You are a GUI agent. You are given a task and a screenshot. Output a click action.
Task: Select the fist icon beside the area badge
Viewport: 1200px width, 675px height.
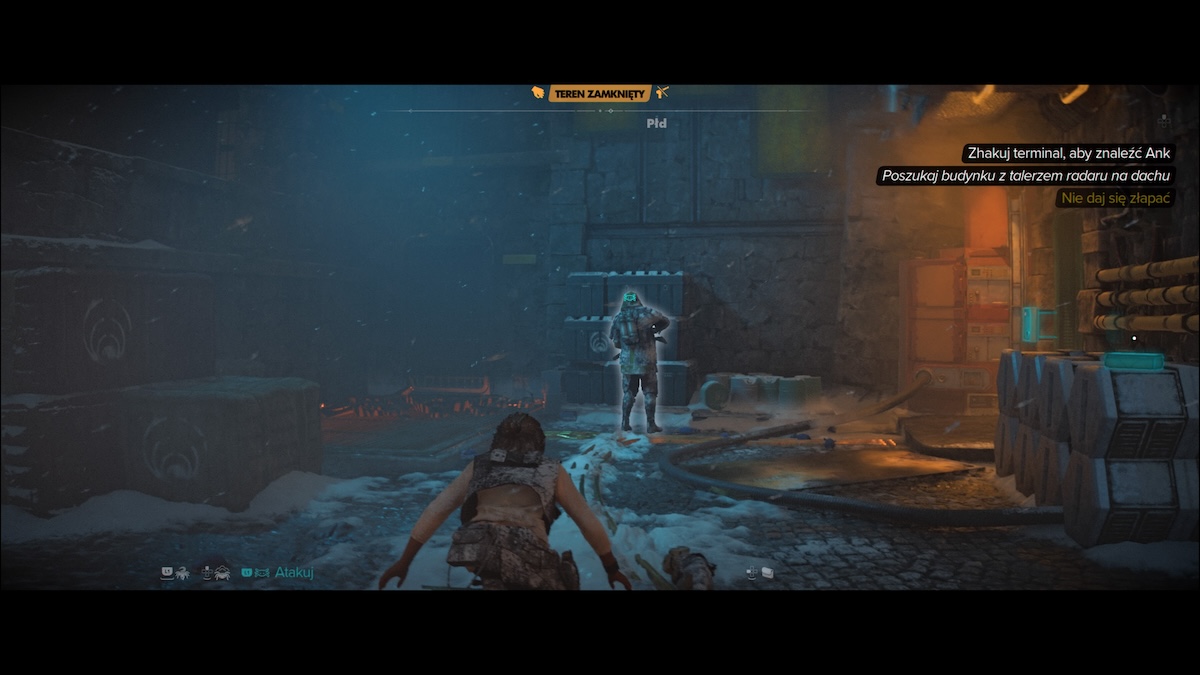pos(538,93)
